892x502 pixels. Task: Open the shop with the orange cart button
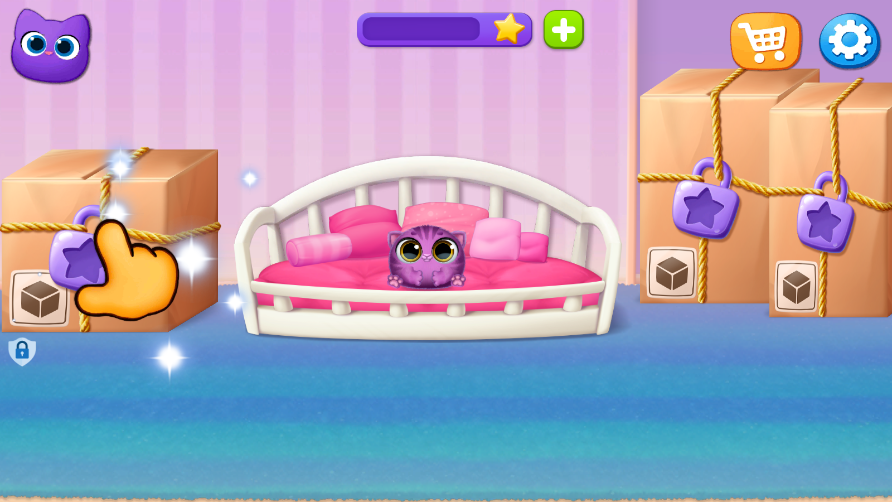click(765, 41)
